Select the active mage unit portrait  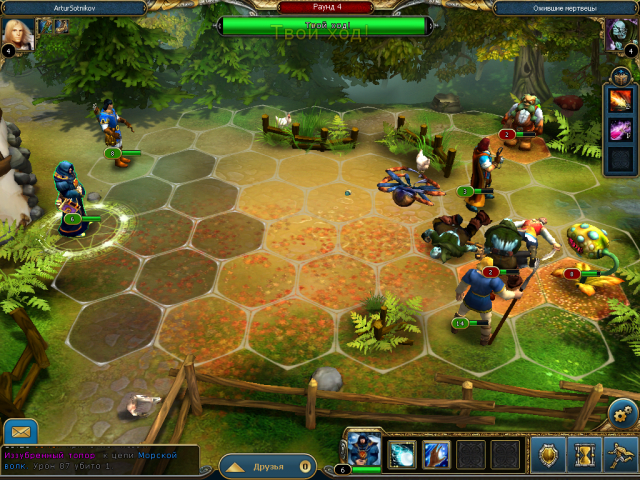[x=362, y=450]
